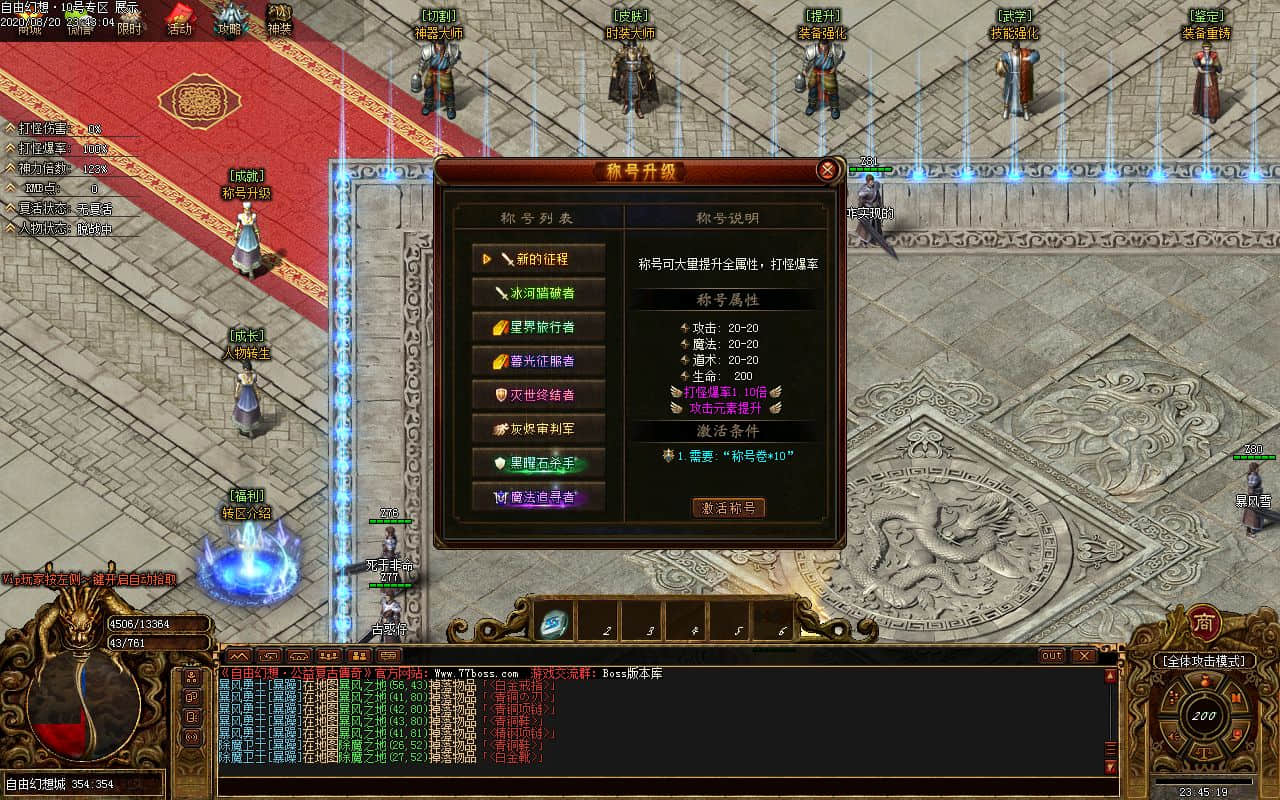Open the 活动 red envelope events icon

click(179, 19)
